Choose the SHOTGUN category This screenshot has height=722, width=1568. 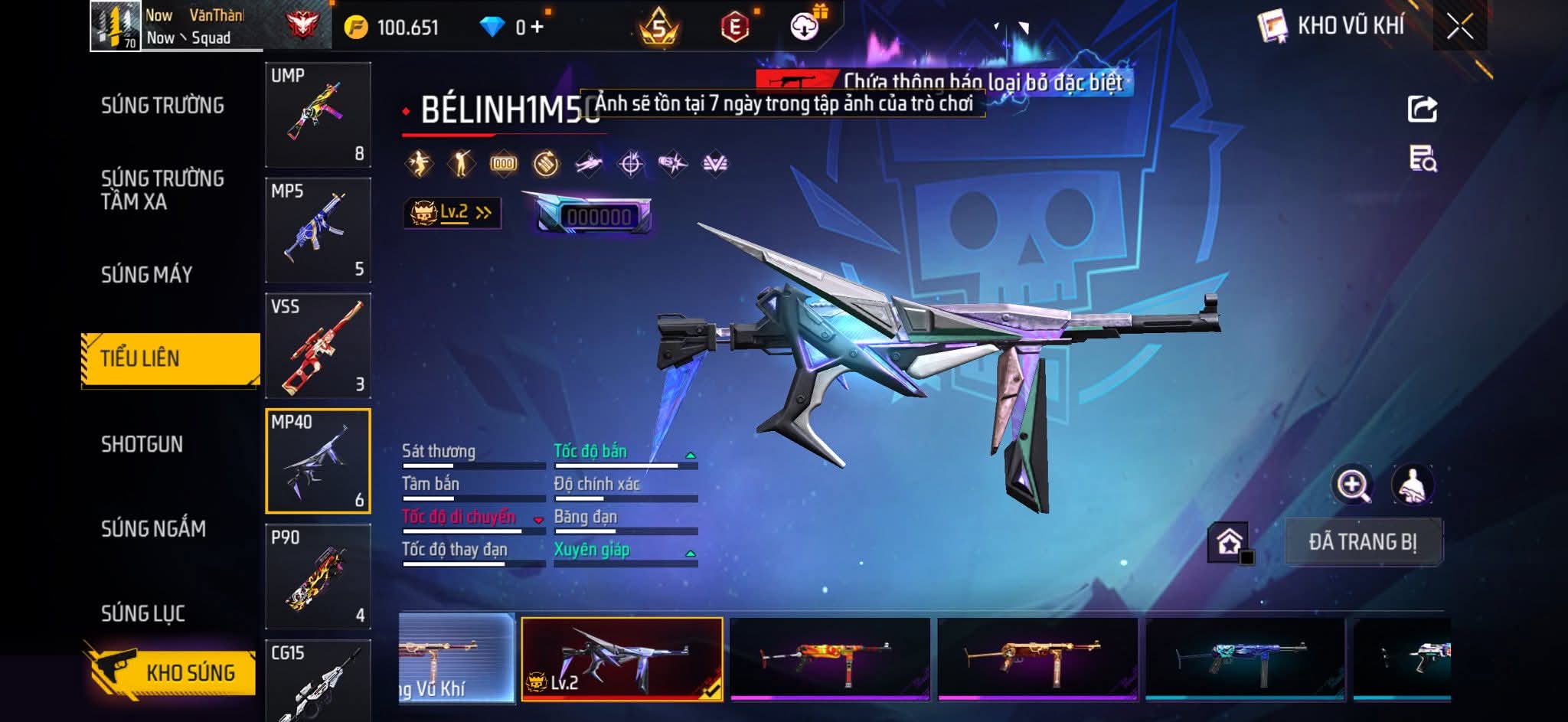pos(142,445)
